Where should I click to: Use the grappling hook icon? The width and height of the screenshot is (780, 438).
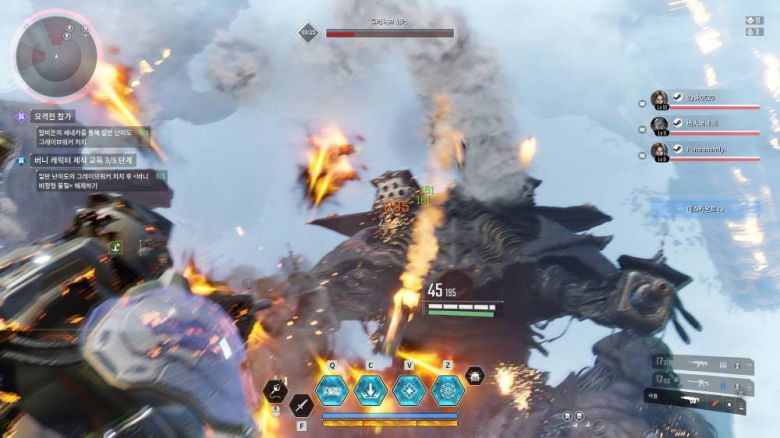tap(276, 390)
